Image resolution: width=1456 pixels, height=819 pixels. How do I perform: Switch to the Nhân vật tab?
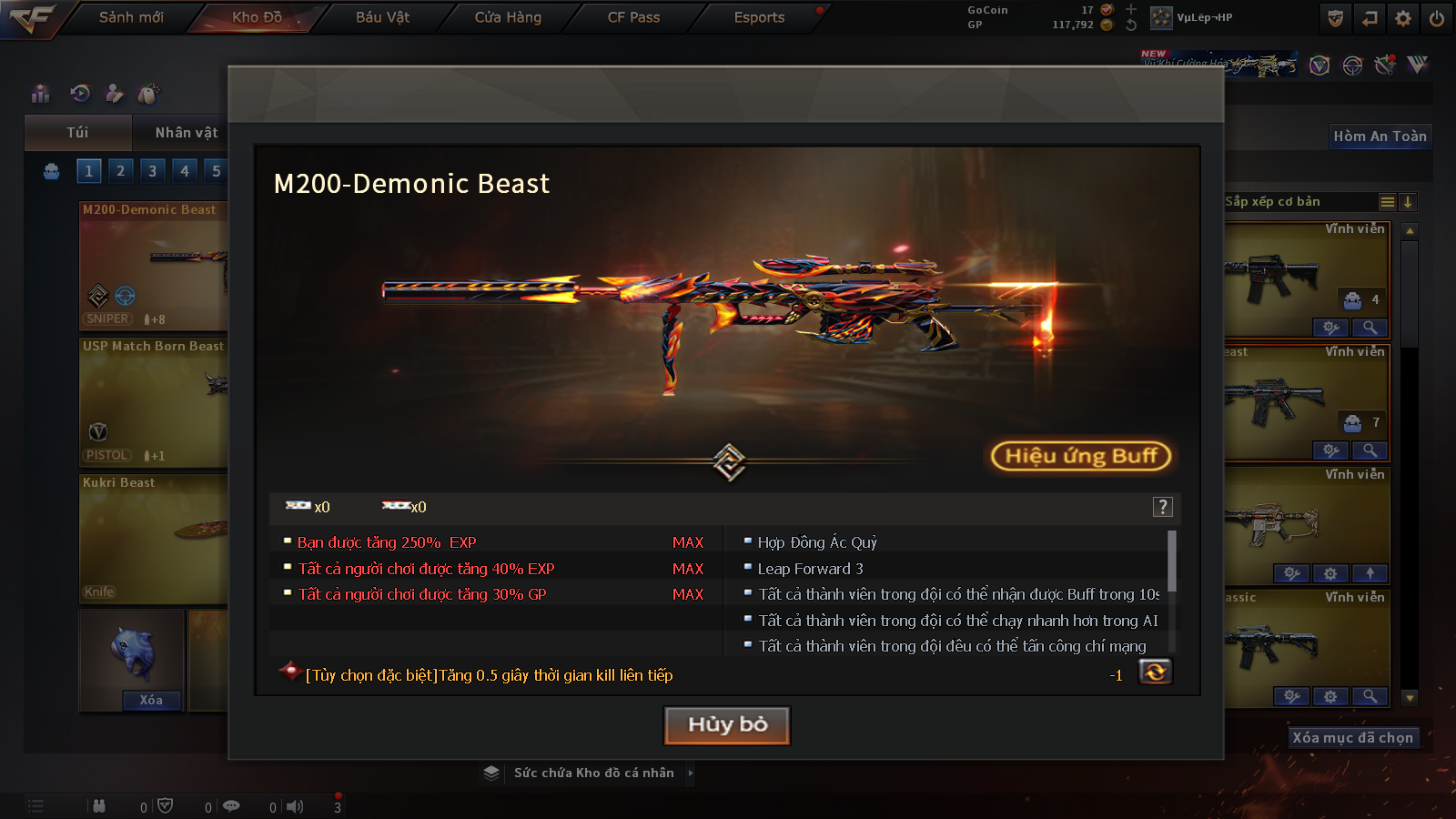(186, 133)
